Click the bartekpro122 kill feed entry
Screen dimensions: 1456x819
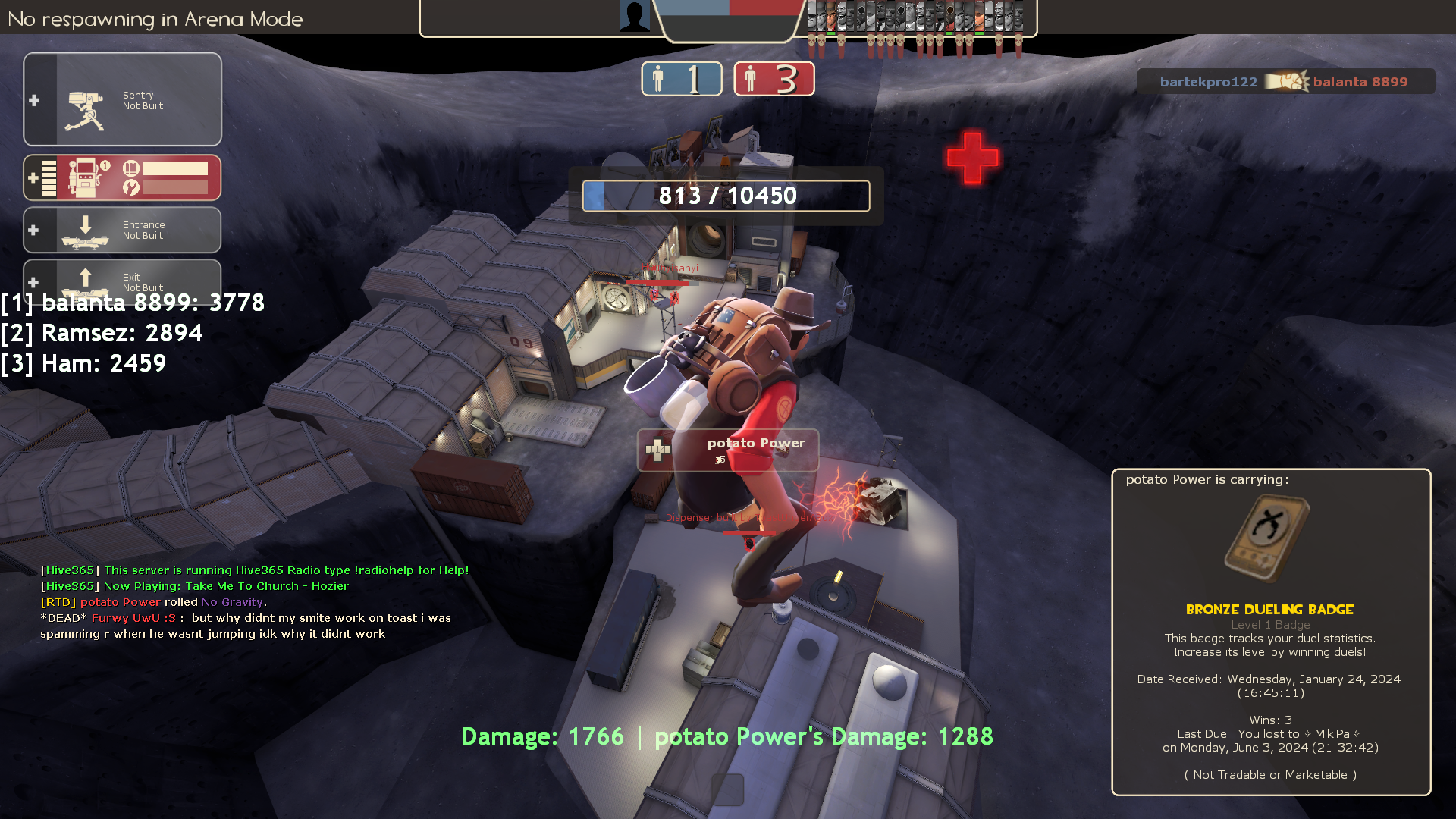1285,82
